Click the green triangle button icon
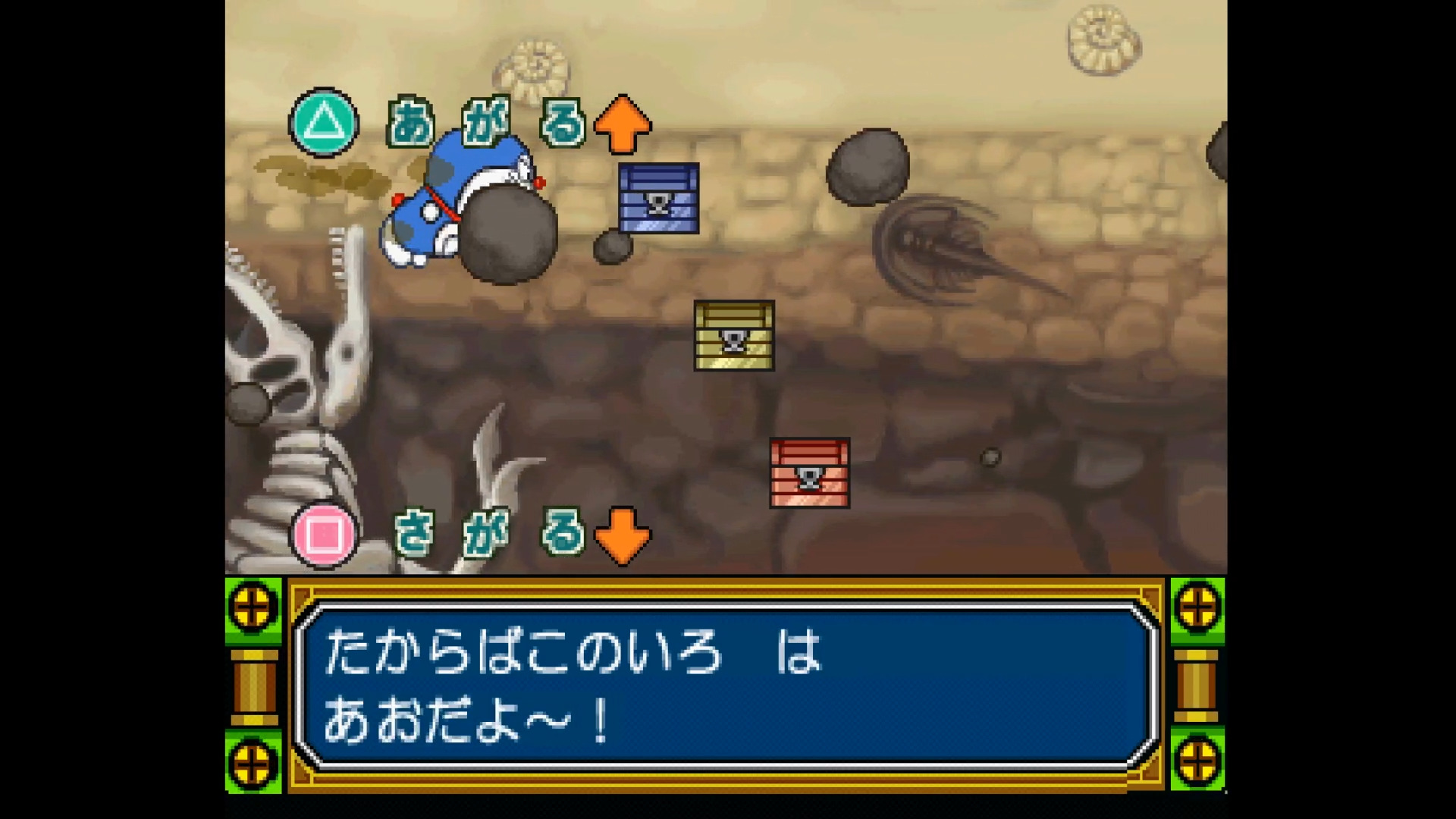Image resolution: width=1456 pixels, height=819 pixels. pos(322,121)
